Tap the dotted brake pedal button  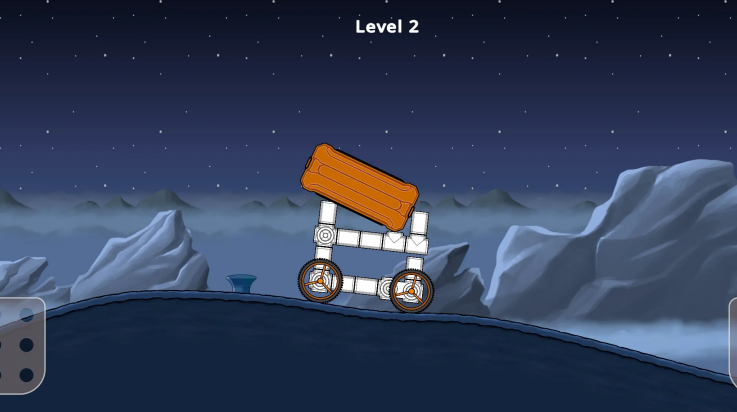point(21,345)
